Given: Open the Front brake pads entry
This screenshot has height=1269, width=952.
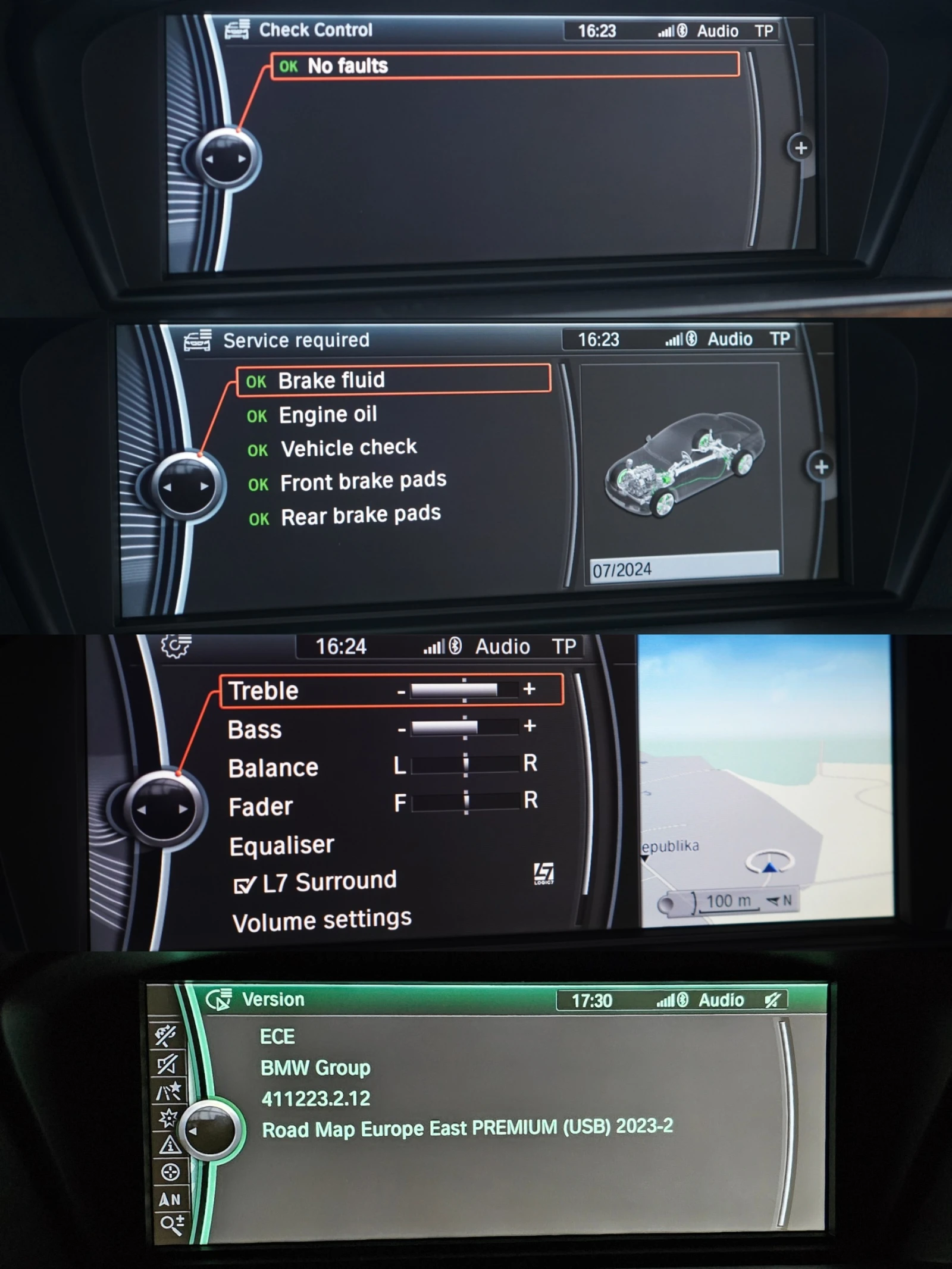Looking at the screenshot, I should tap(362, 480).
